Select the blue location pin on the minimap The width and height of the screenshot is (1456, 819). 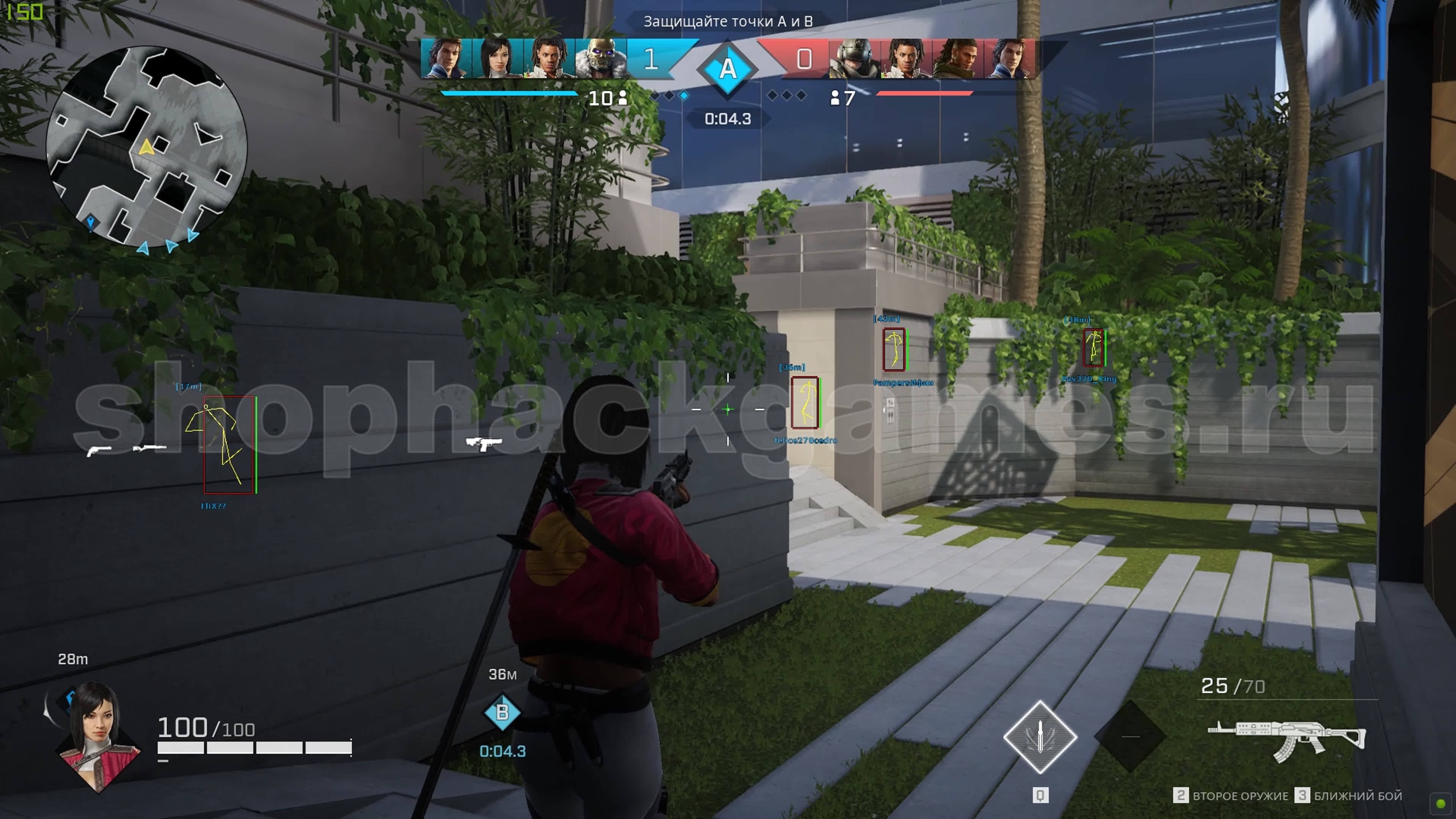91,221
